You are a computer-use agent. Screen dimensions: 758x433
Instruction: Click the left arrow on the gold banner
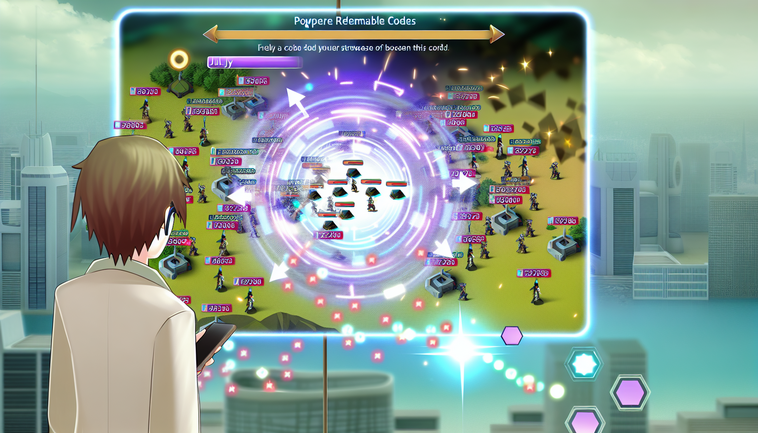pyautogui.click(x=210, y=33)
